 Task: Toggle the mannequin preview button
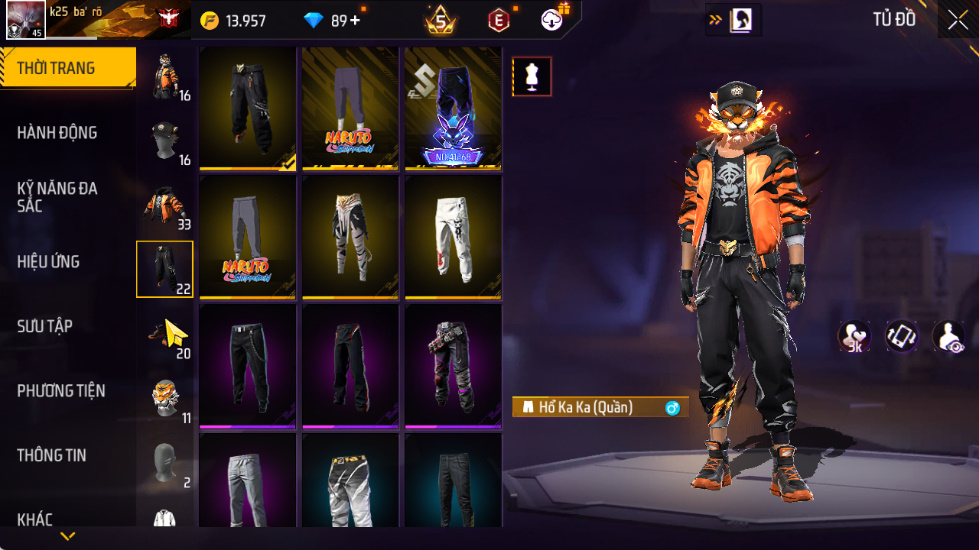pos(531,77)
